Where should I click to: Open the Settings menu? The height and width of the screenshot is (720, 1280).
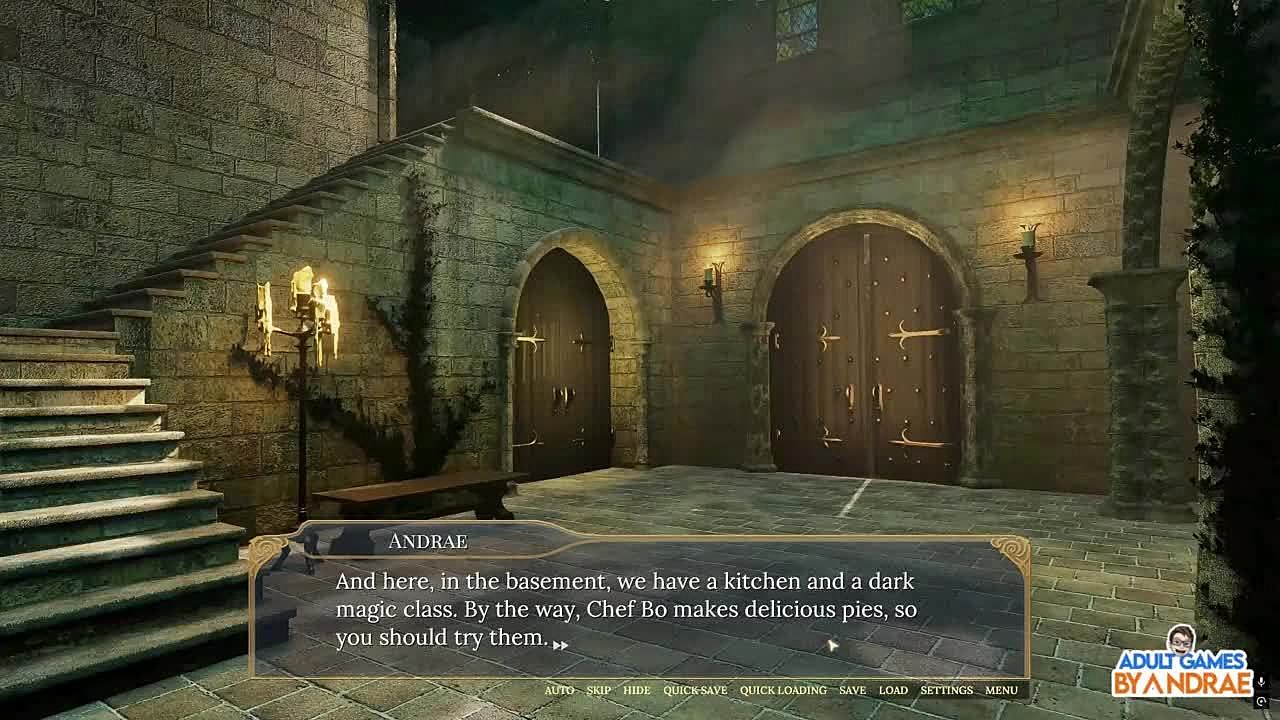pyautogui.click(x=946, y=690)
